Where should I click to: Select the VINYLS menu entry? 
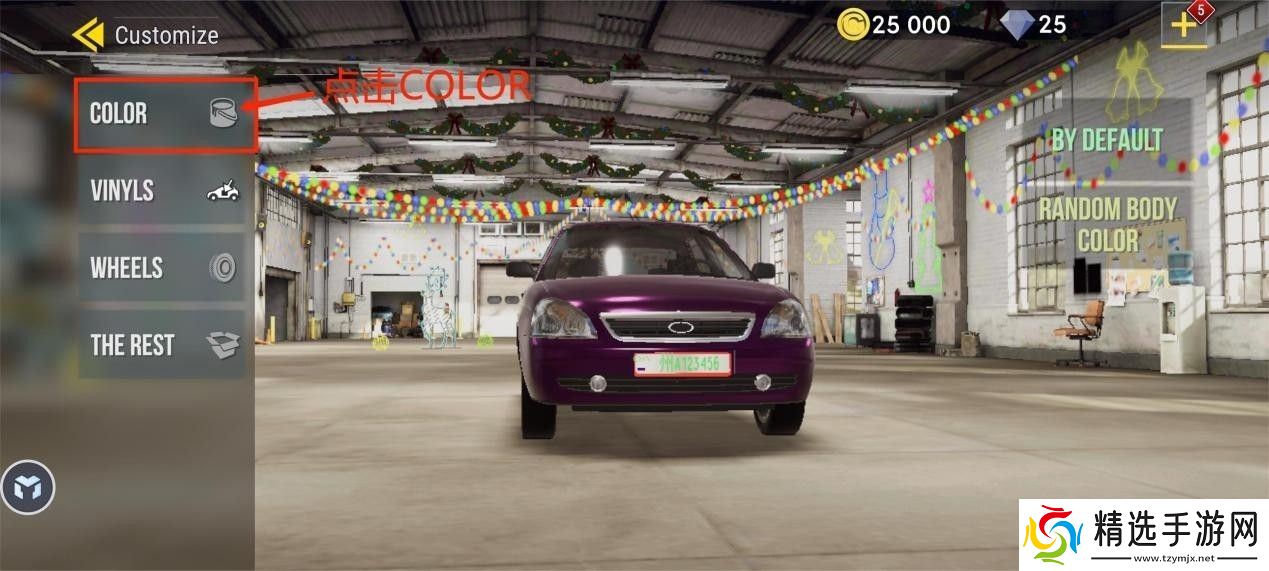tap(162, 191)
